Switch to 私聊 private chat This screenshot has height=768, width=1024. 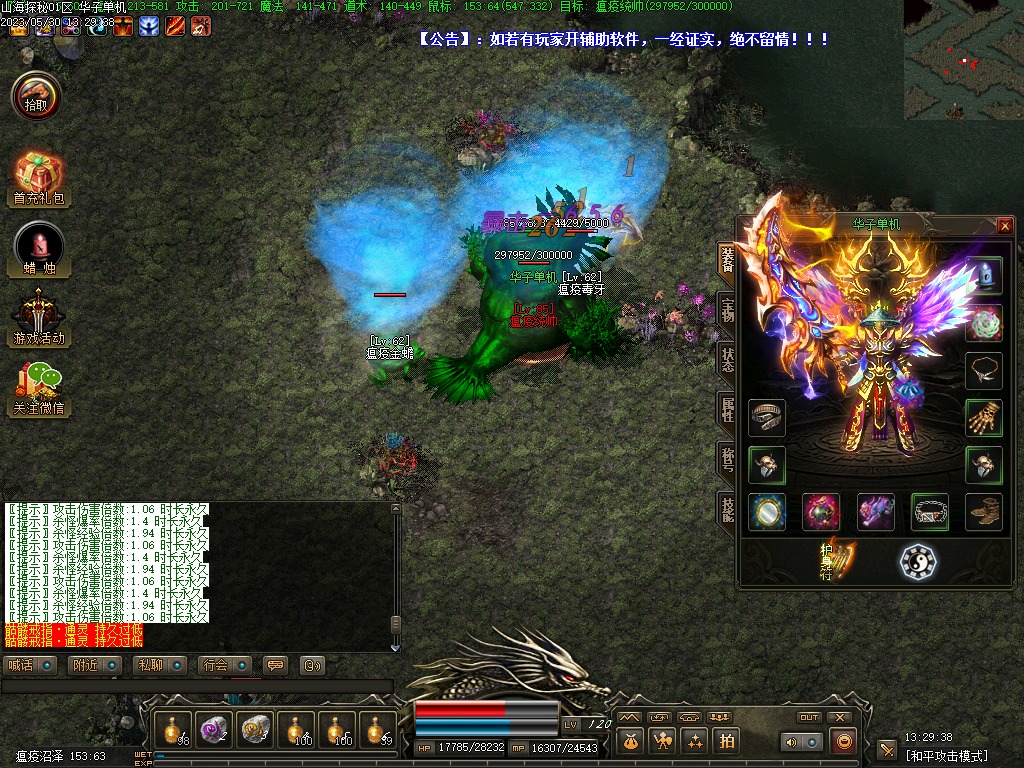pyautogui.click(x=160, y=665)
